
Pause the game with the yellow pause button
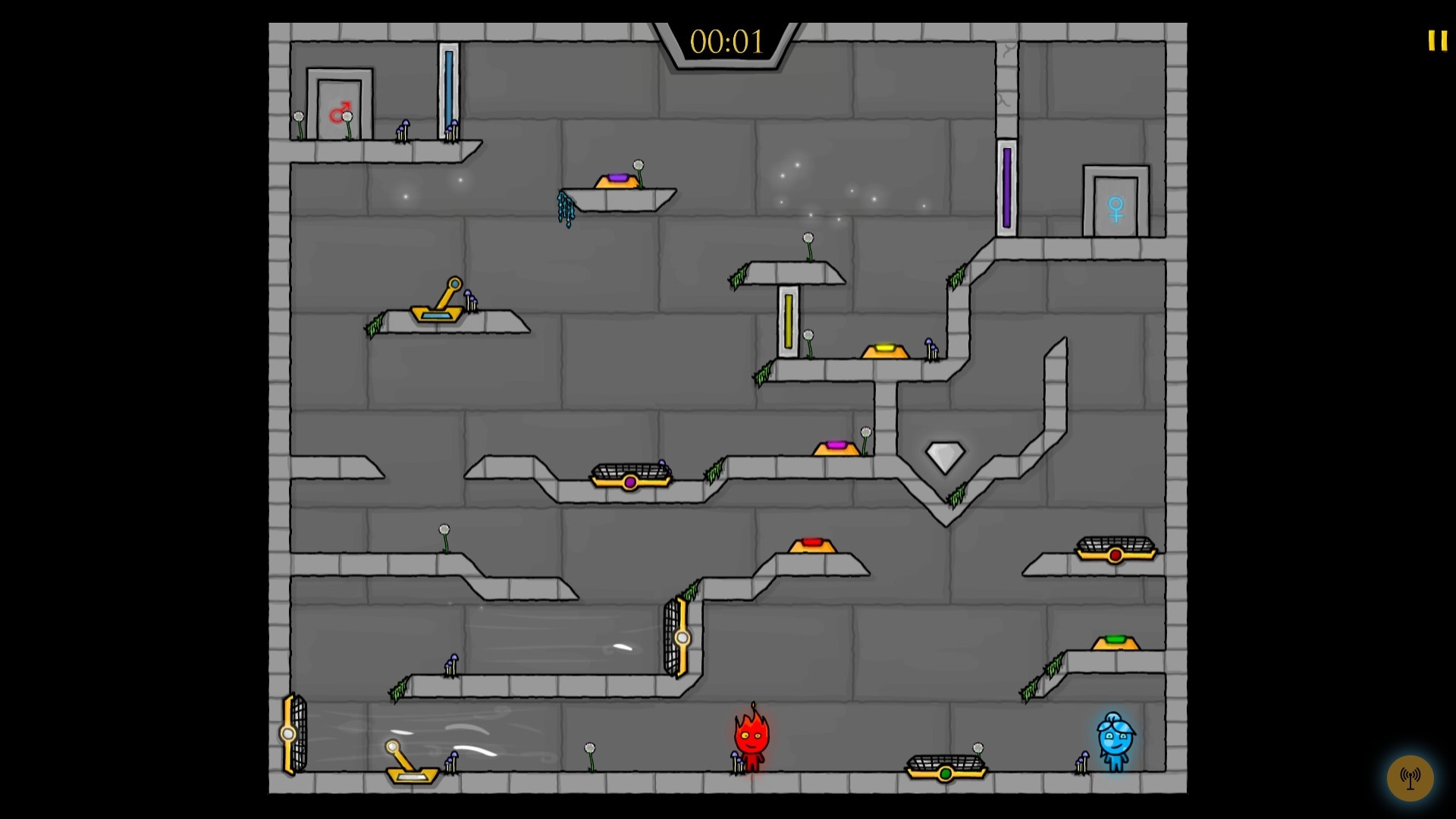tap(1437, 41)
